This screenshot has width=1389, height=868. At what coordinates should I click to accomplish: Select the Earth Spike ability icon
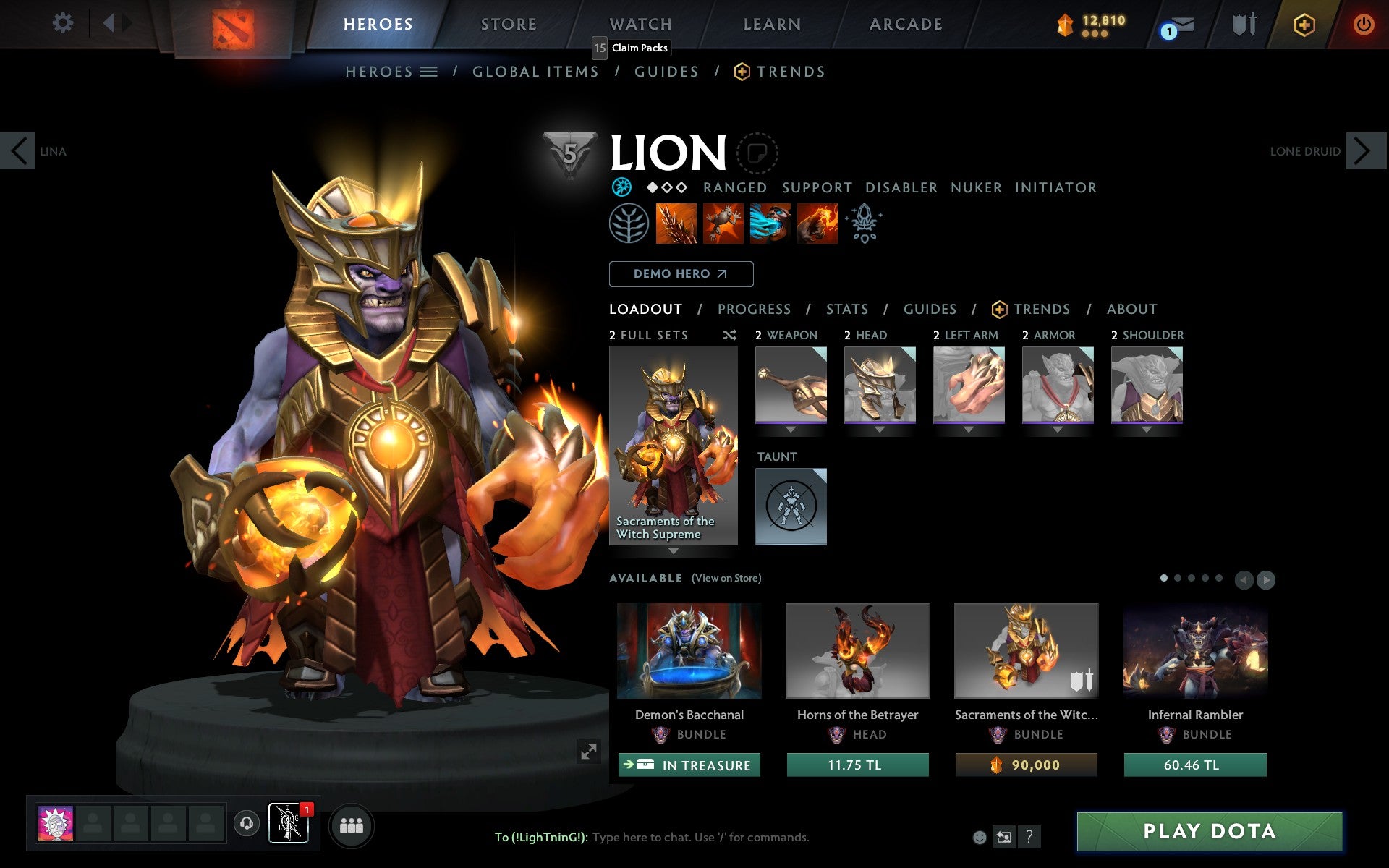[676, 224]
